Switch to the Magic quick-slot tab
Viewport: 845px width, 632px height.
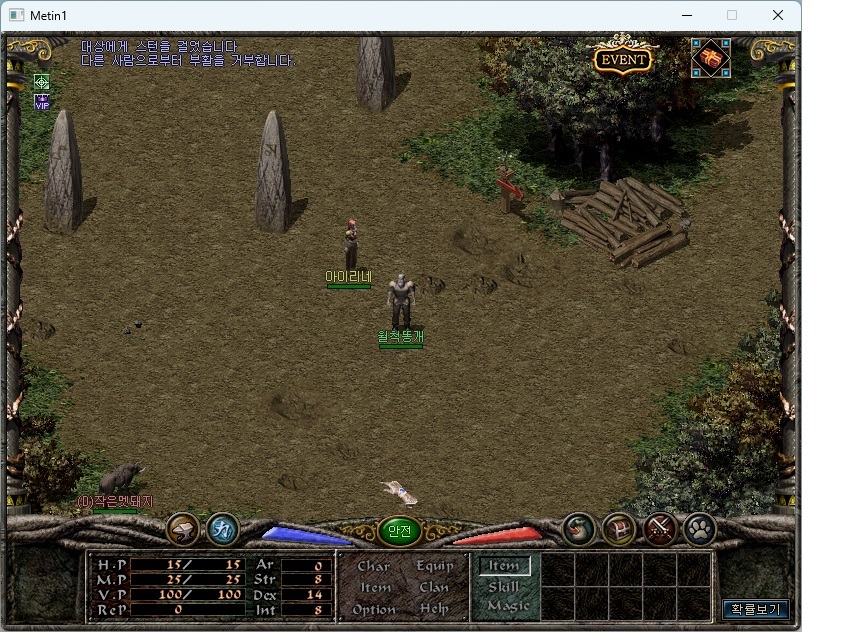point(507,605)
